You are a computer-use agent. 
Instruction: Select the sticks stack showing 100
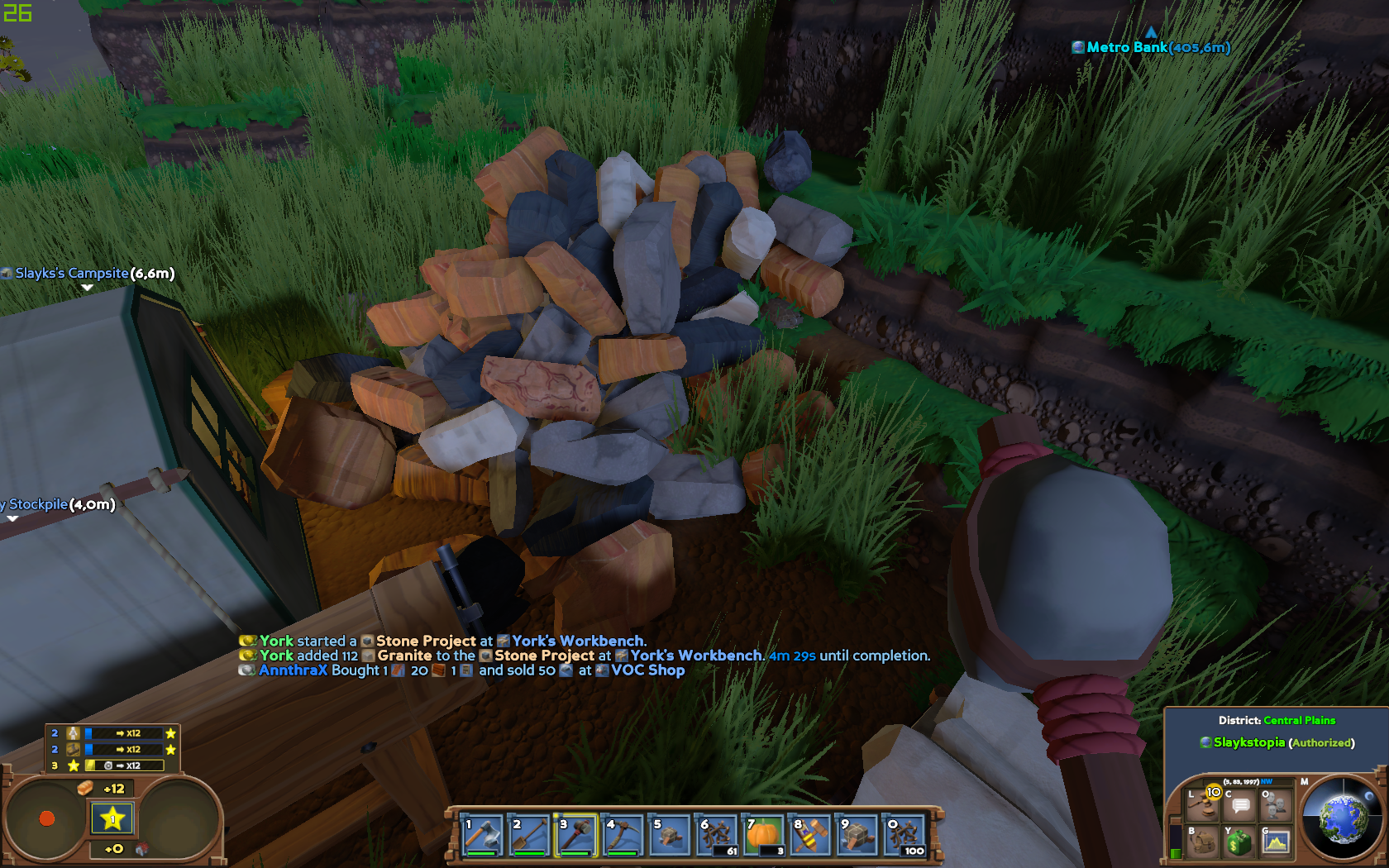coord(905,835)
